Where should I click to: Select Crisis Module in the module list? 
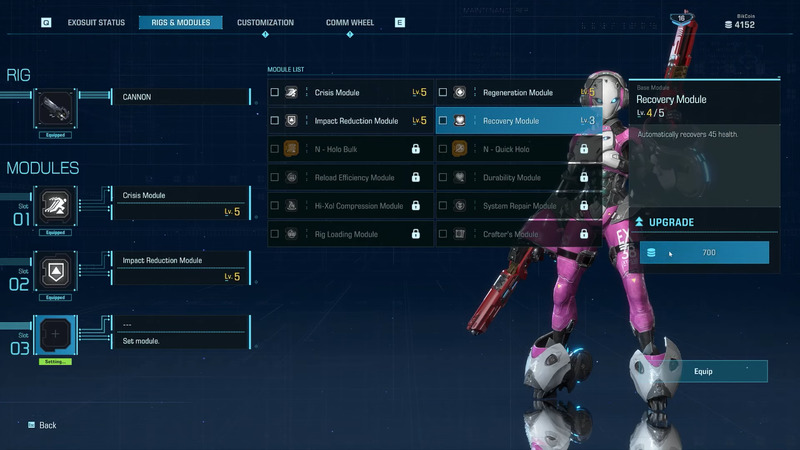click(350, 93)
